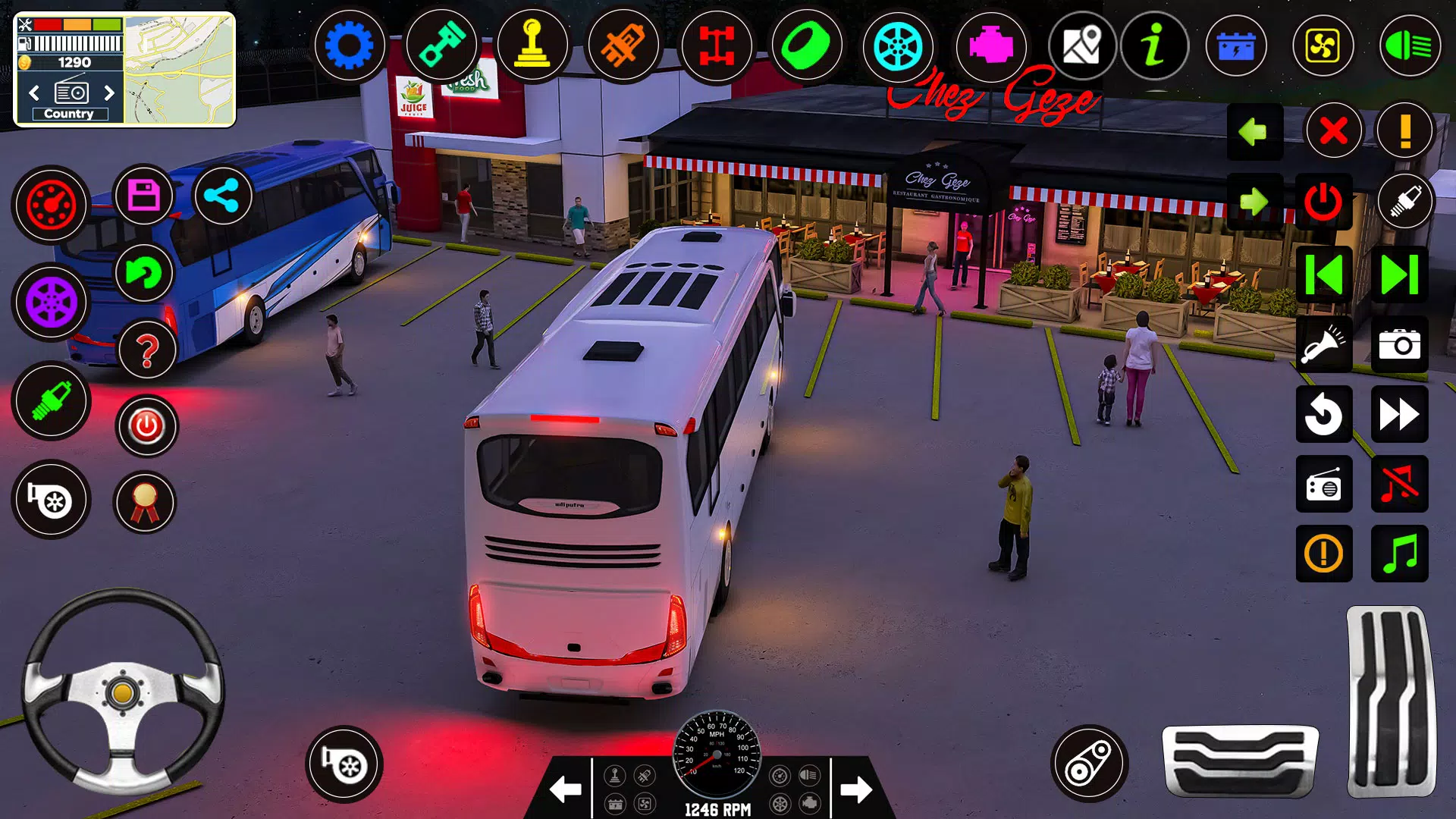
Task: Select the magenta engine icon
Action: tap(990, 46)
